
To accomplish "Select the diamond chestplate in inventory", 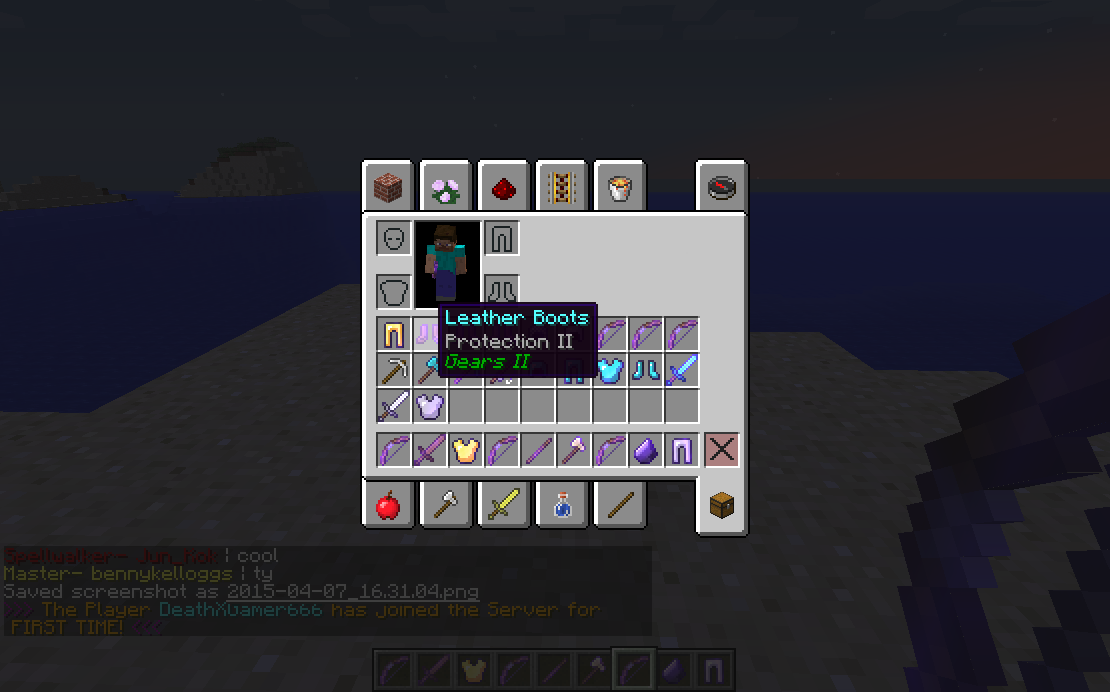I will (610, 370).
